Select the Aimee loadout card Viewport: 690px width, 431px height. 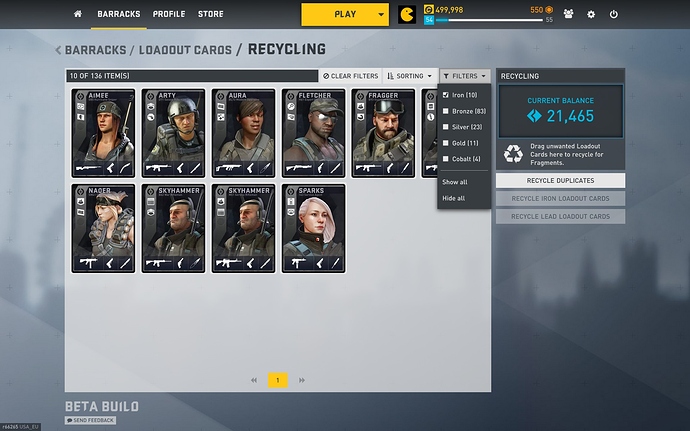click(104, 133)
